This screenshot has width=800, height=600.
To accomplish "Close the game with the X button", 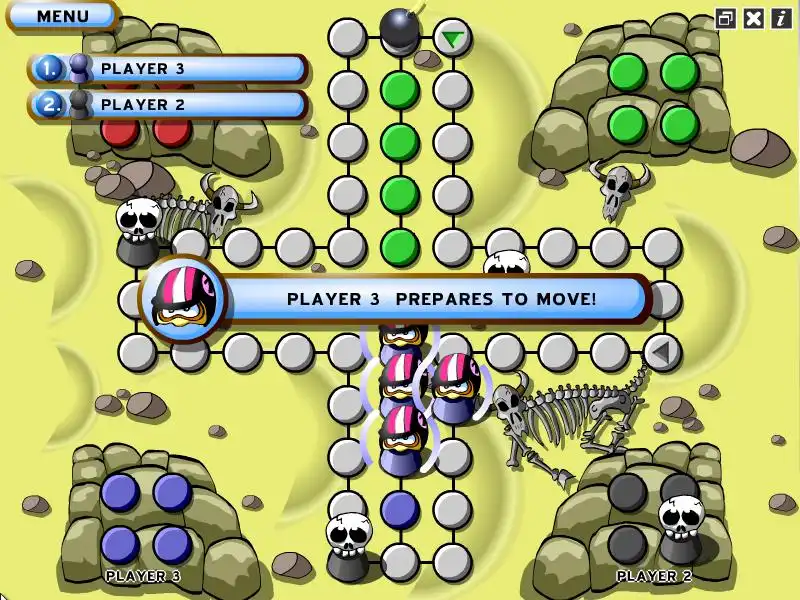I will pos(754,18).
